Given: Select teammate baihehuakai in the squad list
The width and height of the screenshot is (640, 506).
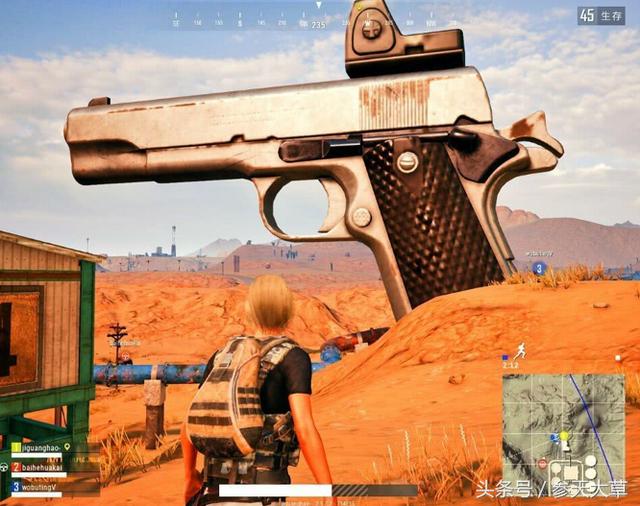Looking at the screenshot, I should pos(44,467).
